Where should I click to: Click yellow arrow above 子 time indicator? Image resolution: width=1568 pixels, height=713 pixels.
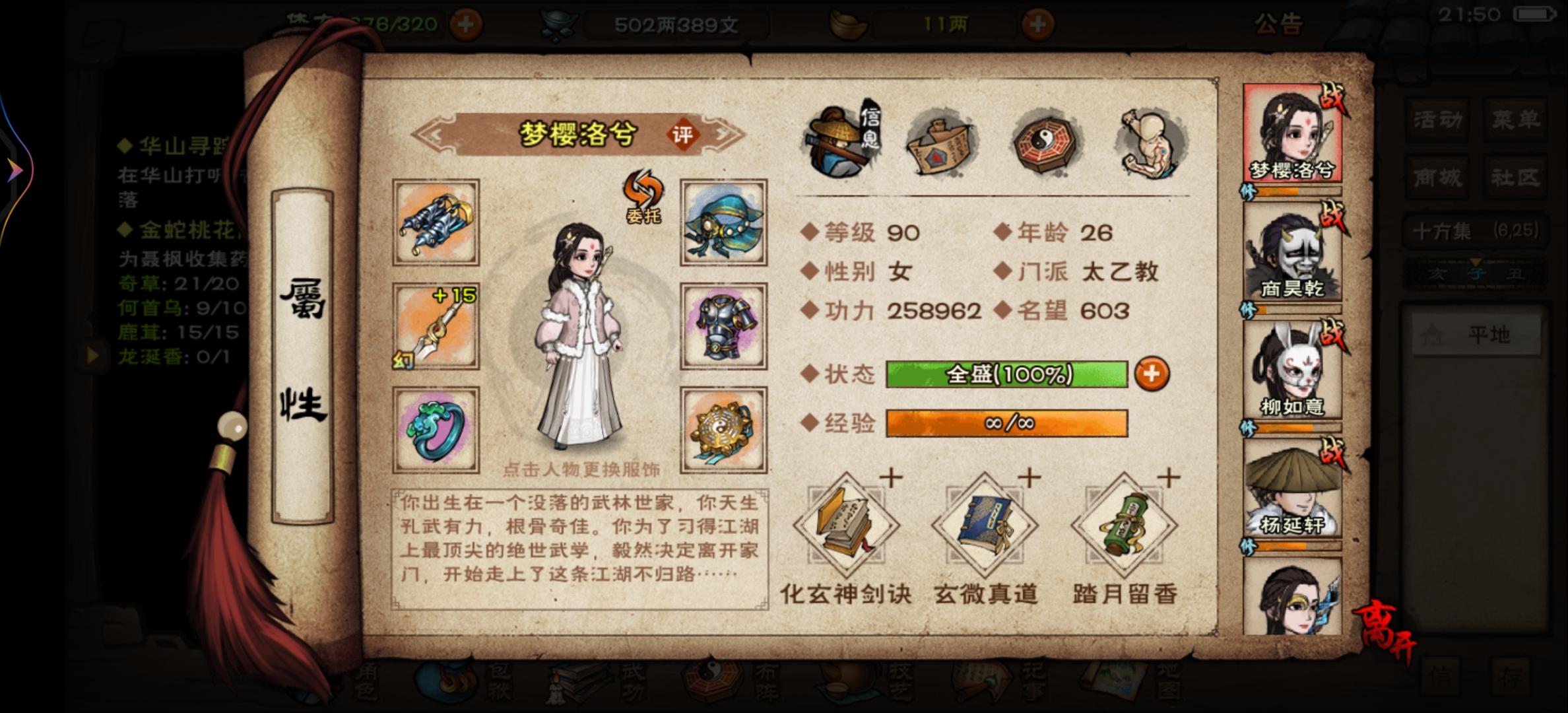[x=1475, y=261]
